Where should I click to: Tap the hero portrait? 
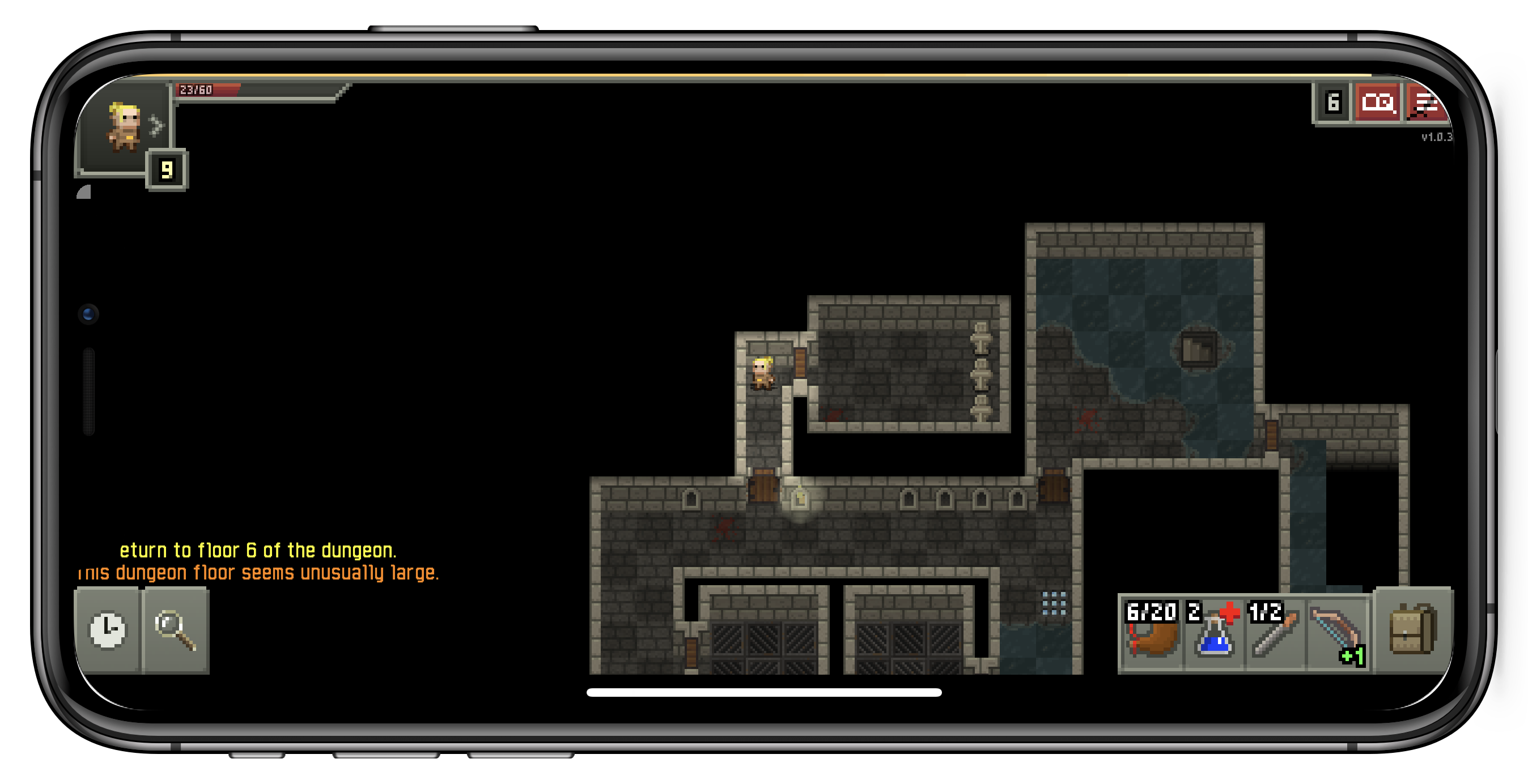[x=126, y=126]
